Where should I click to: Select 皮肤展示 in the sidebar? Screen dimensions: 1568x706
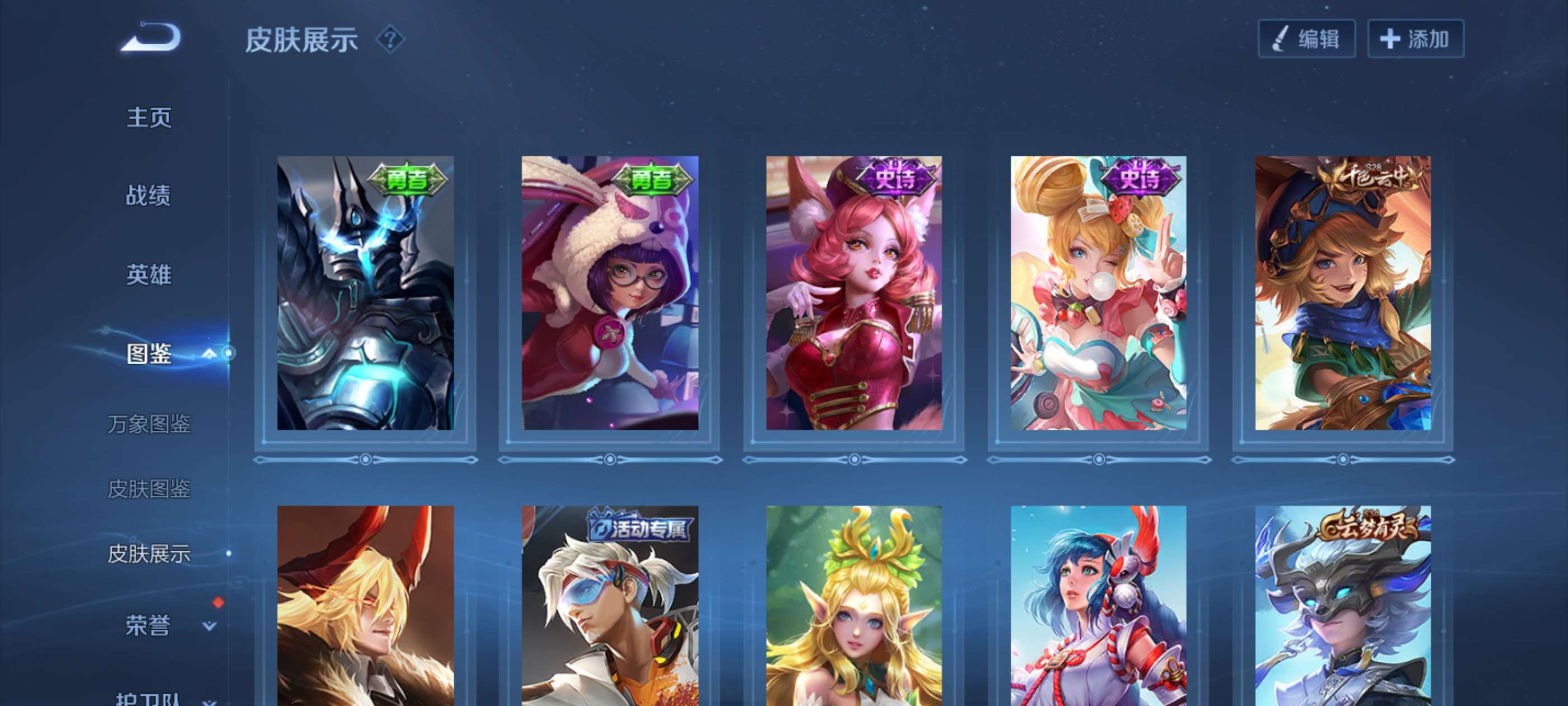coord(148,554)
